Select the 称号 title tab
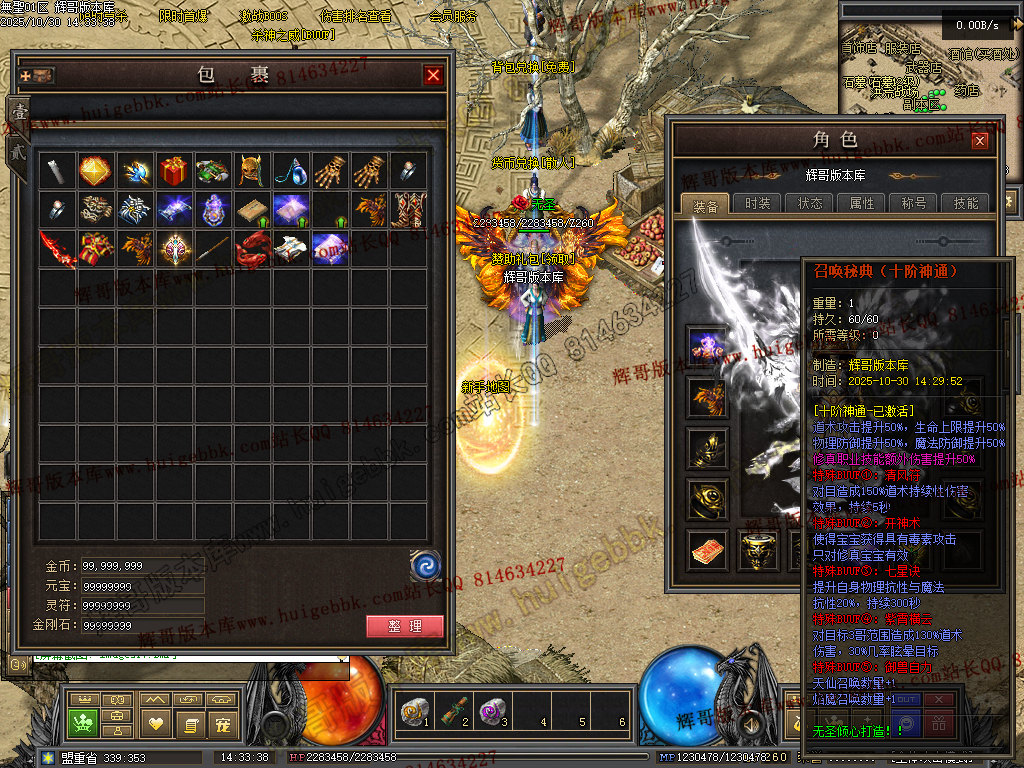Image resolution: width=1024 pixels, height=768 pixels. pos(914,203)
